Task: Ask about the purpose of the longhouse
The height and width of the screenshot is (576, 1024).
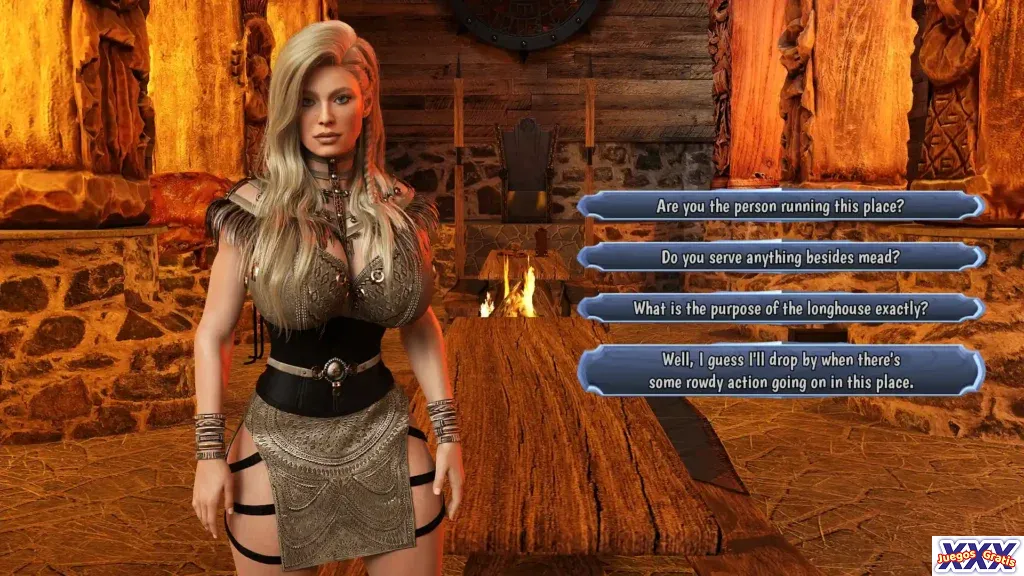Action: point(780,308)
